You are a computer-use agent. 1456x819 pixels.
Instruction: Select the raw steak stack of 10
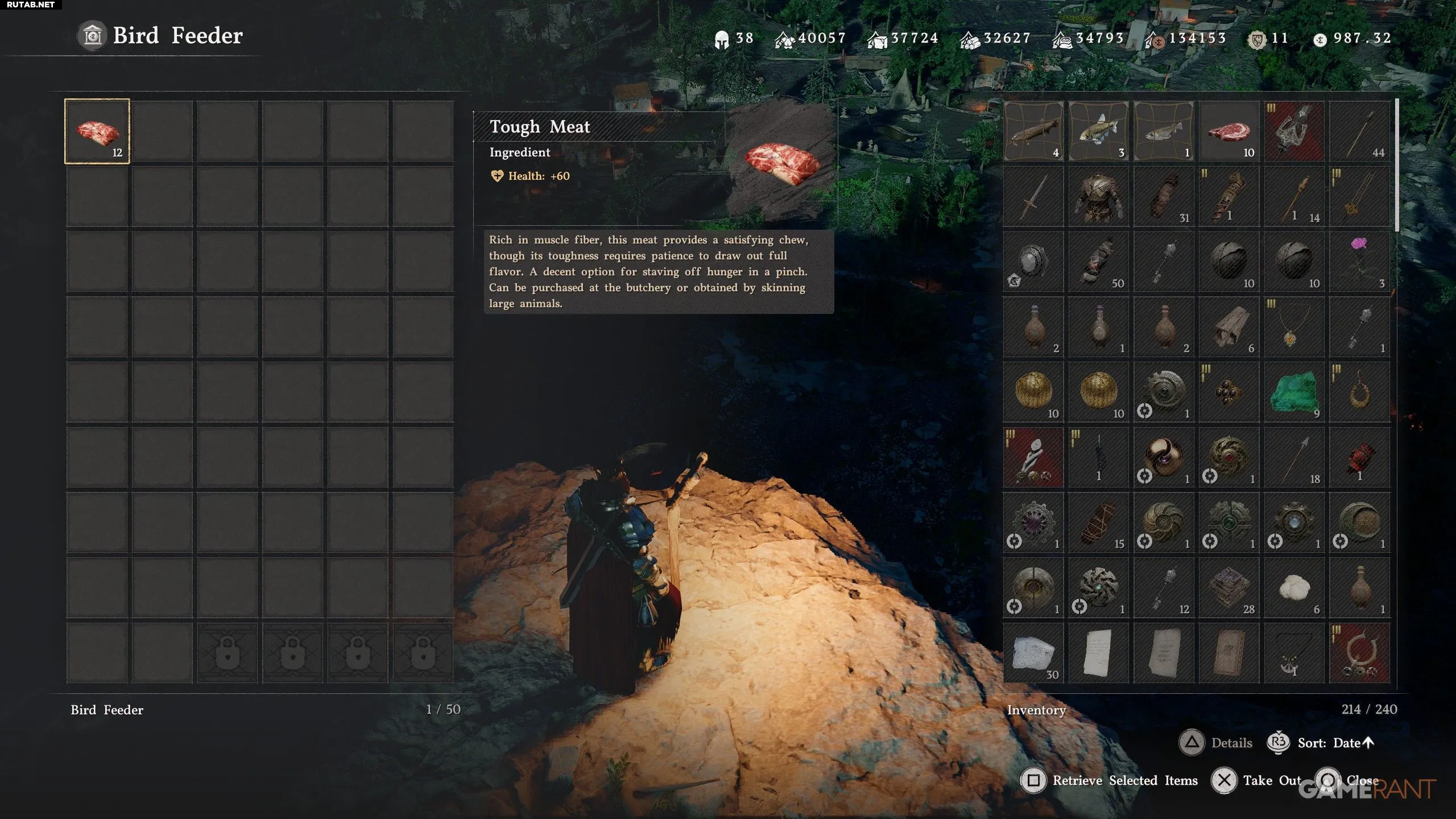coord(1228,131)
